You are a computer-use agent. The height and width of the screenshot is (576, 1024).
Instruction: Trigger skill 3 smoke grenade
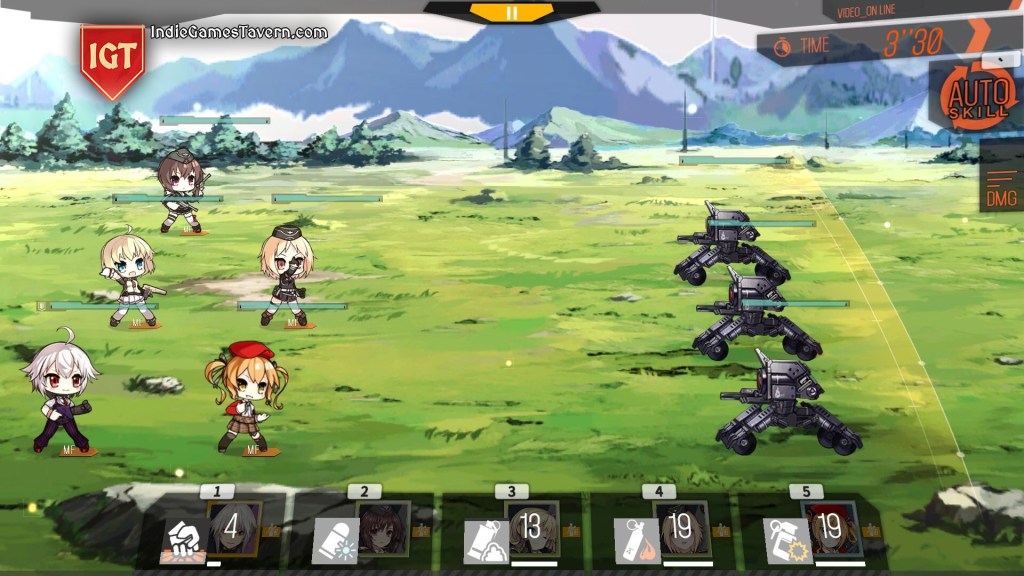pyautogui.click(x=486, y=540)
